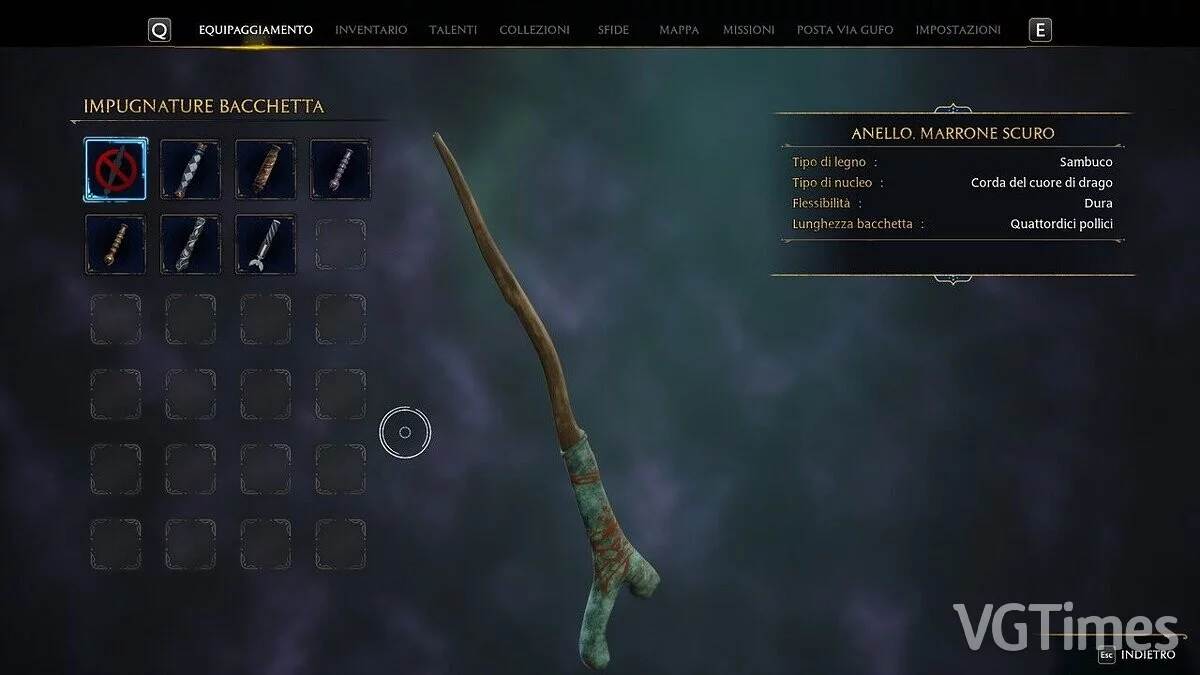Open the Mappa tab
1200x675 pixels.
[x=679, y=30]
